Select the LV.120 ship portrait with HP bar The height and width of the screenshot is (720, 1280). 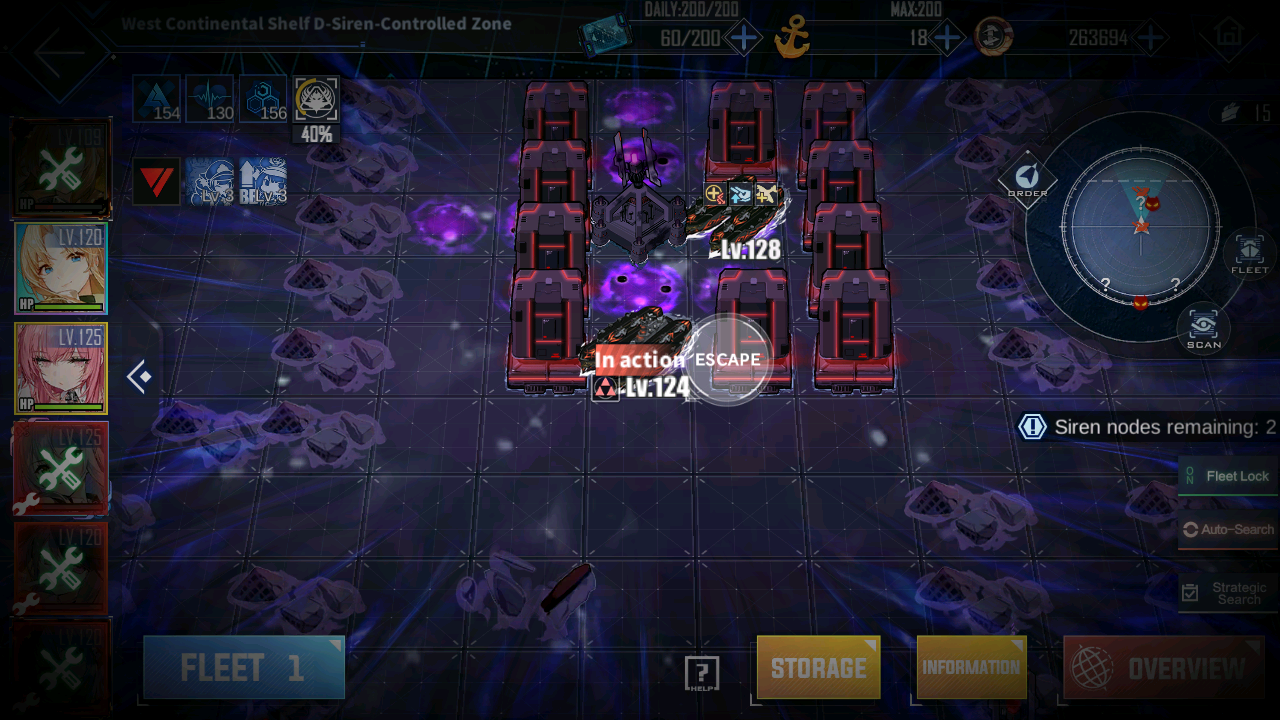[x=62, y=268]
